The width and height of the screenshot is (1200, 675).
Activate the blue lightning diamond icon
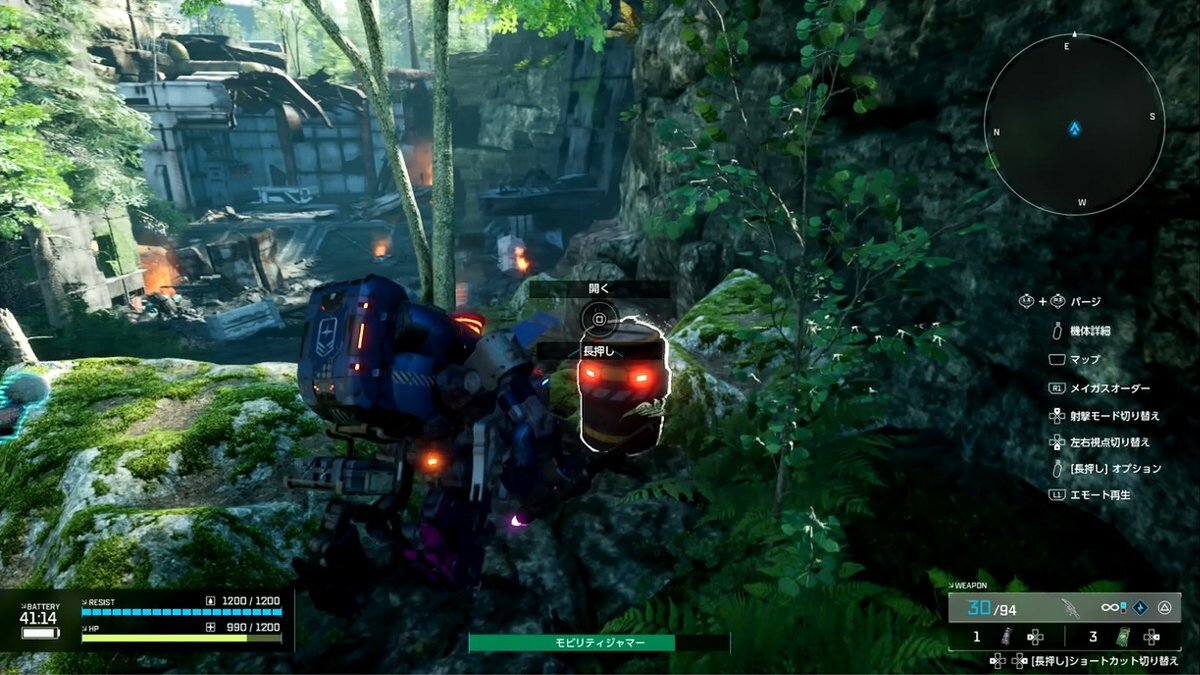coord(1139,607)
